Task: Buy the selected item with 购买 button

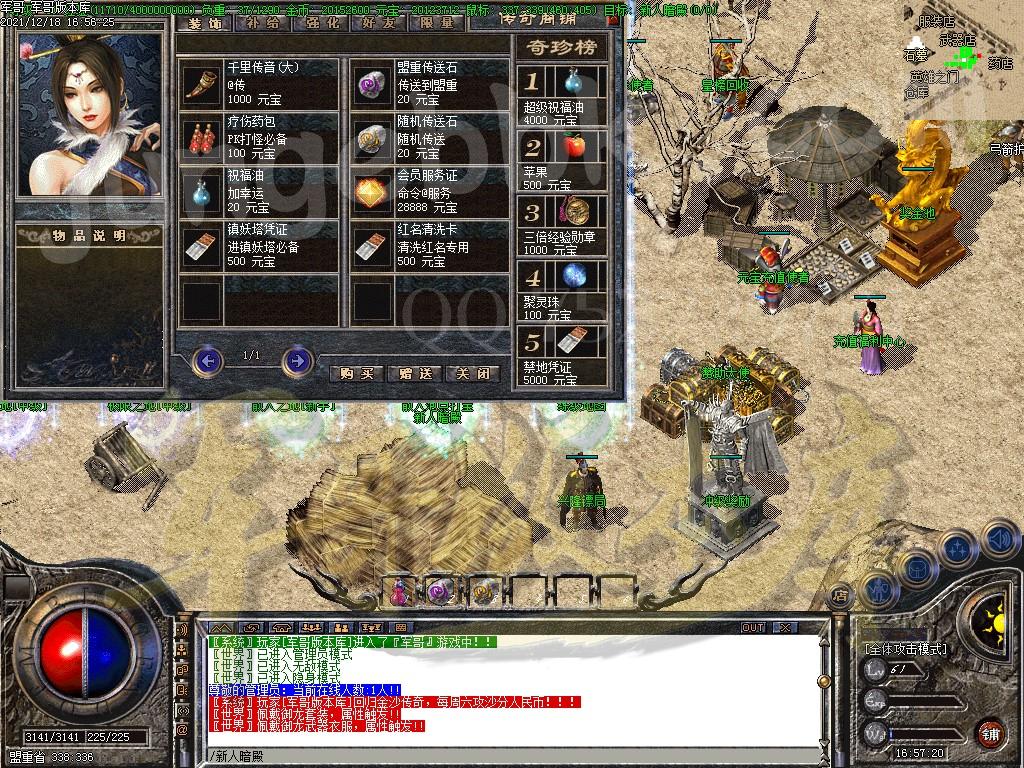Action: pos(357,373)
